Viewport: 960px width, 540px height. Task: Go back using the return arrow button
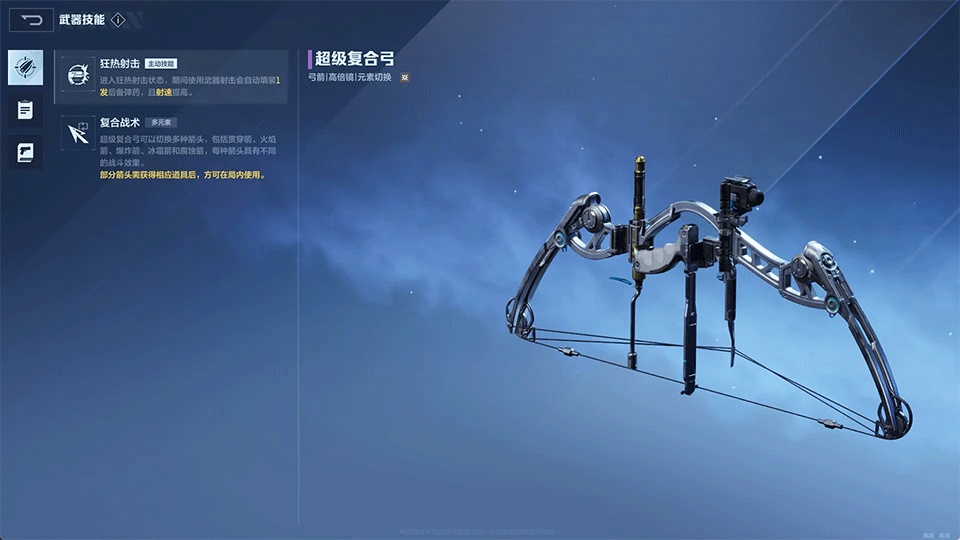coord(32,20)
